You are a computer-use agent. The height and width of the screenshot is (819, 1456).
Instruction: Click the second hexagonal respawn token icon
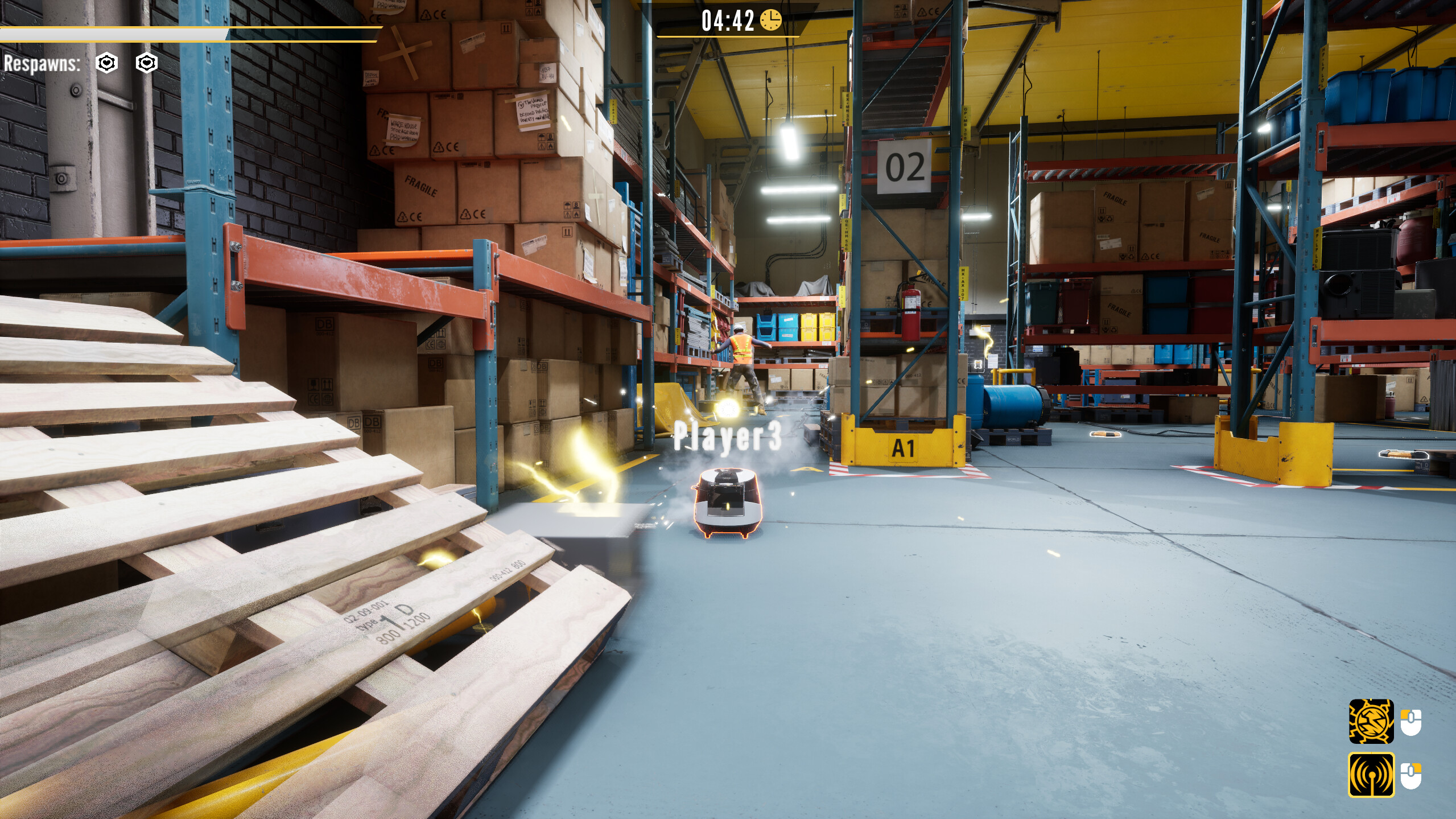147,63
